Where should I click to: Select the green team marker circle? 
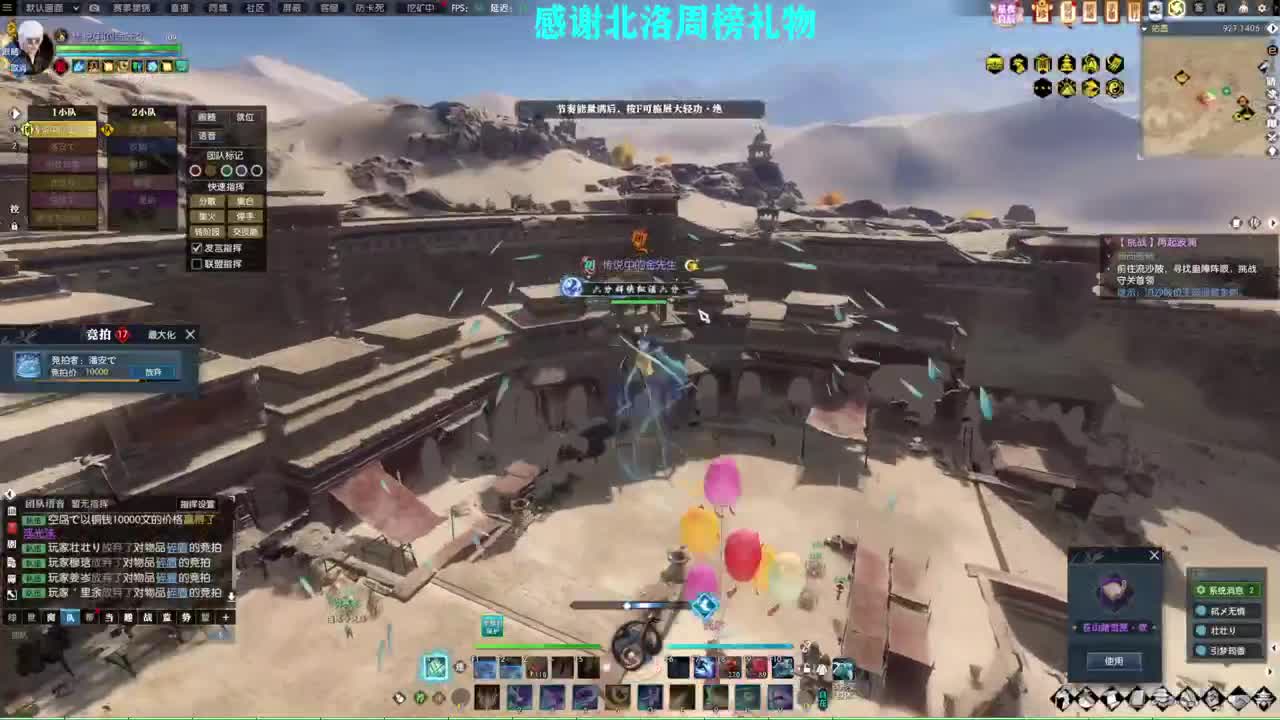pyautogui.click(x=226, y=171)
